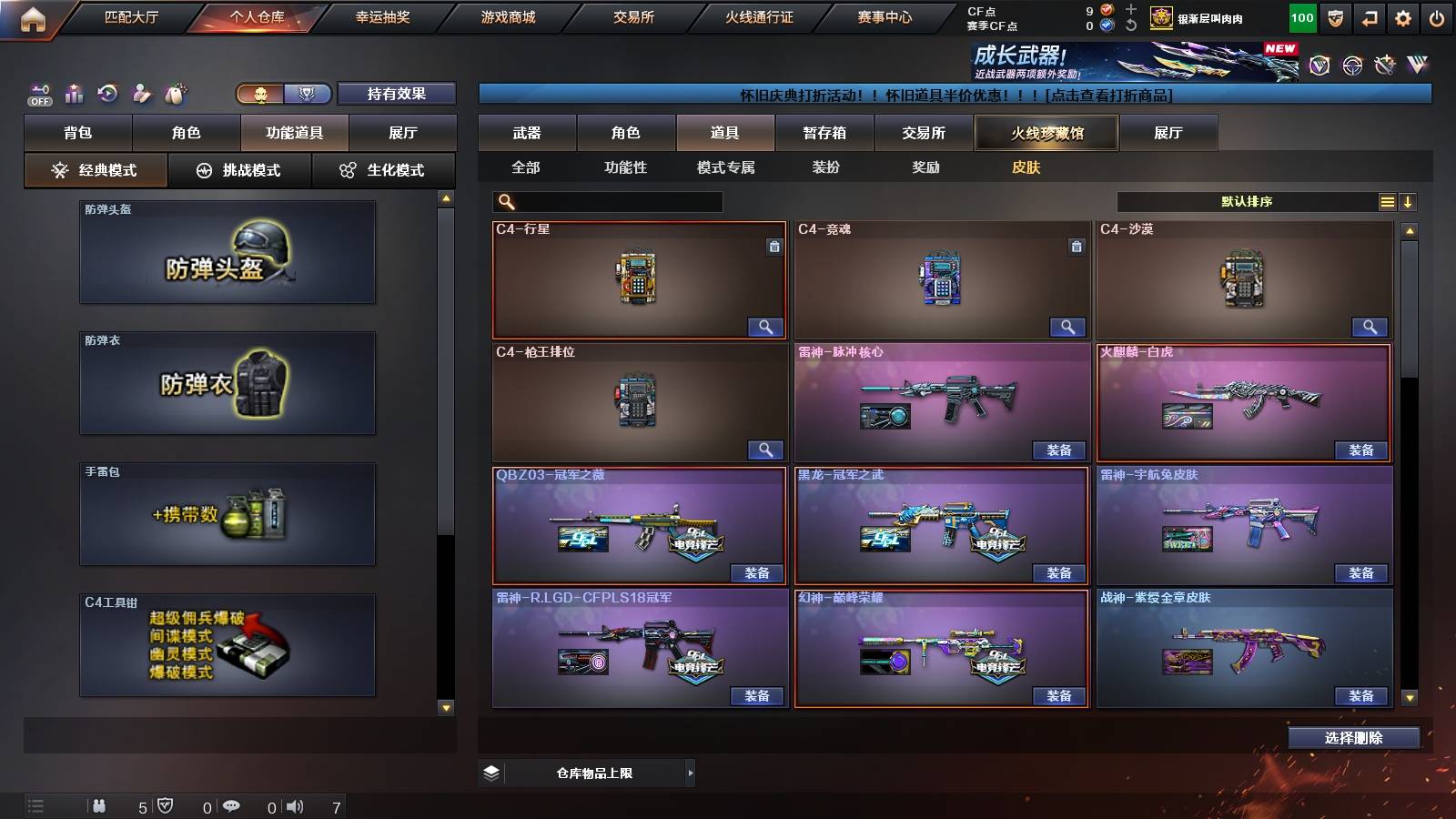The image size is (1456, 819).
Task: Select the replay playback icon
Action: coord(107,93)
